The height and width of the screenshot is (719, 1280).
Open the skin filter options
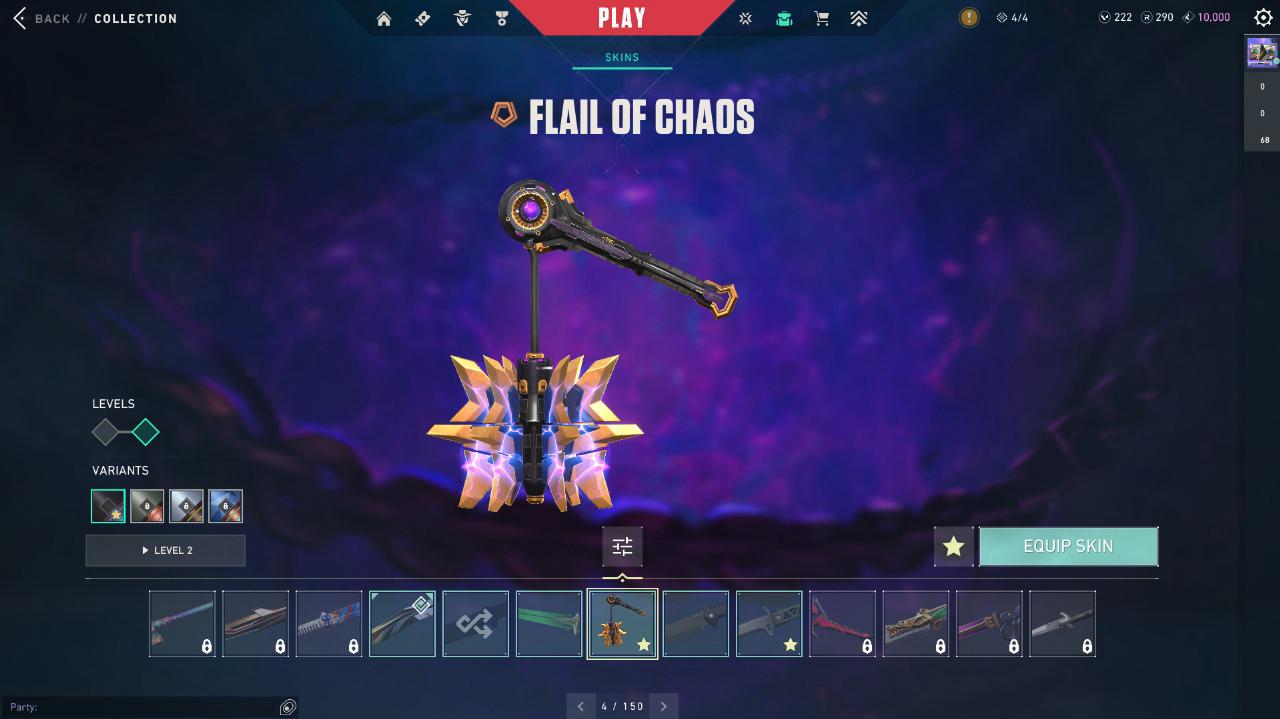(622, 547)
